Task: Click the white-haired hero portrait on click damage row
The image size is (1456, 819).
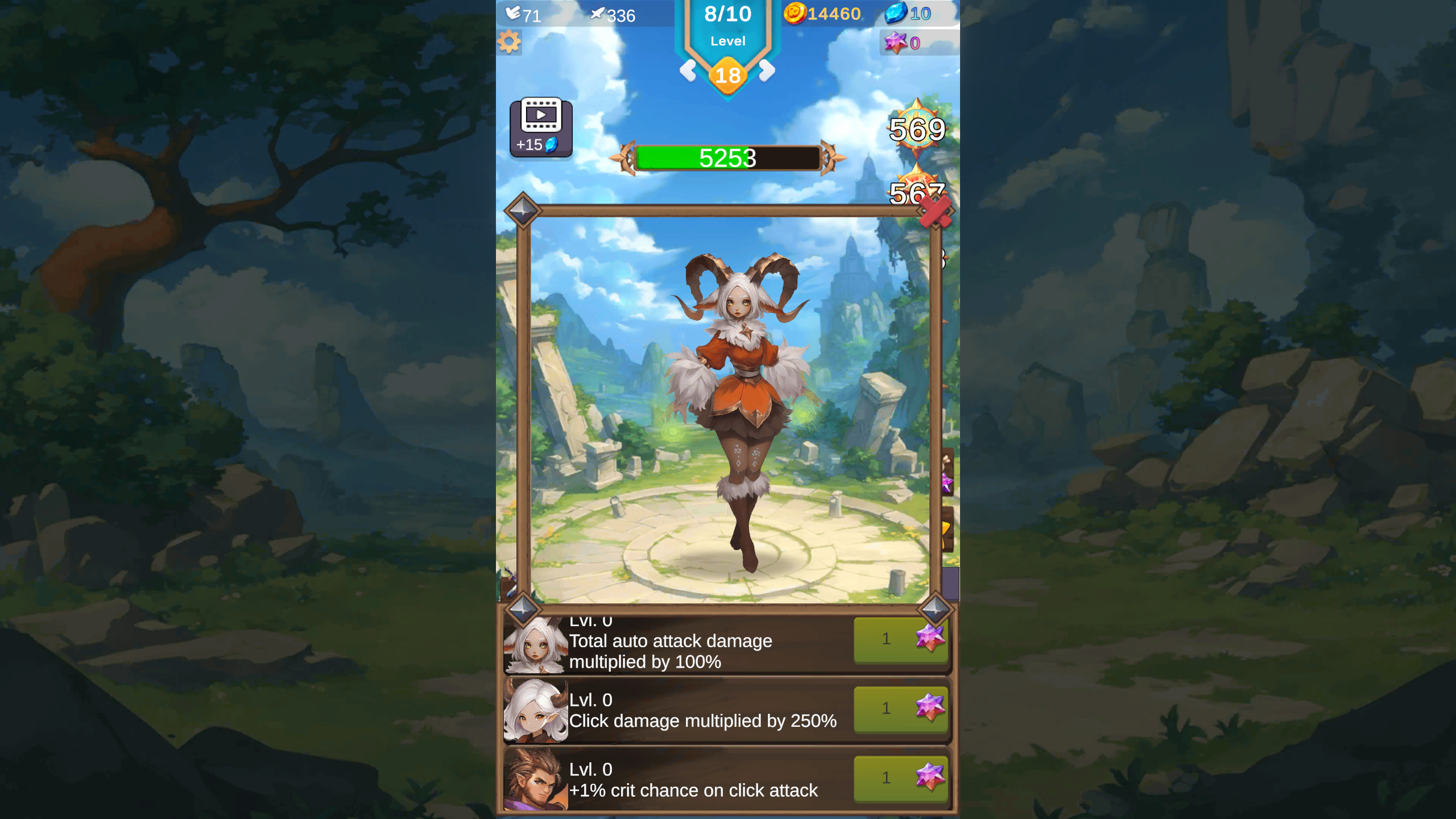Action: pyautogui.click(x=535, y=710)
